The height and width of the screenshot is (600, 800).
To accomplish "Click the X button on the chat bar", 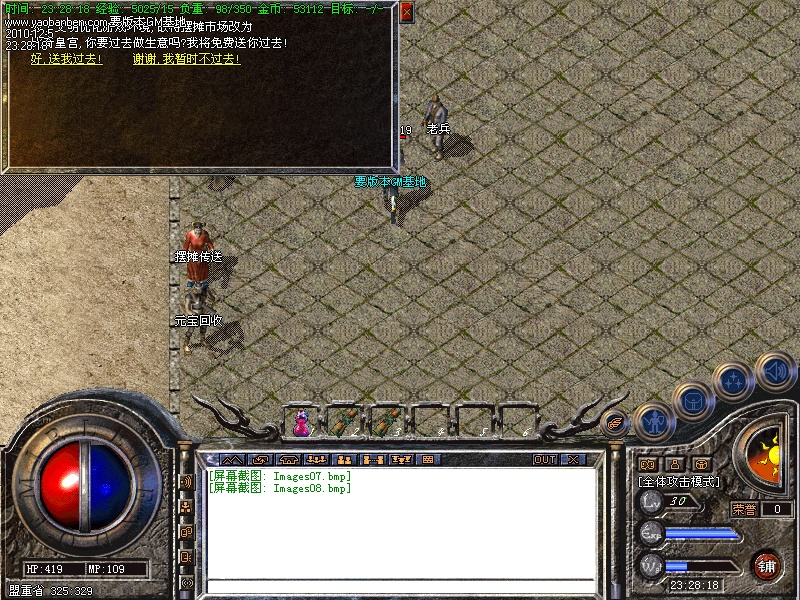I will click(x=573, y=460).
